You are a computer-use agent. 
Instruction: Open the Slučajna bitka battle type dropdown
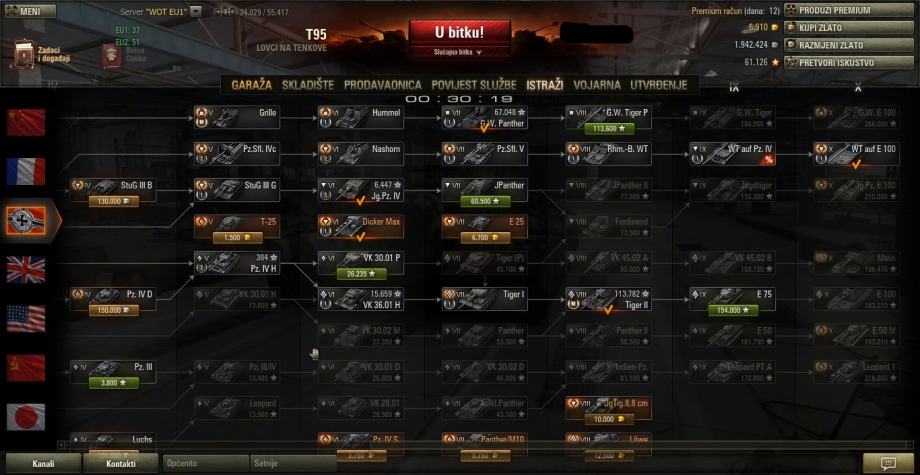point(458,51)
